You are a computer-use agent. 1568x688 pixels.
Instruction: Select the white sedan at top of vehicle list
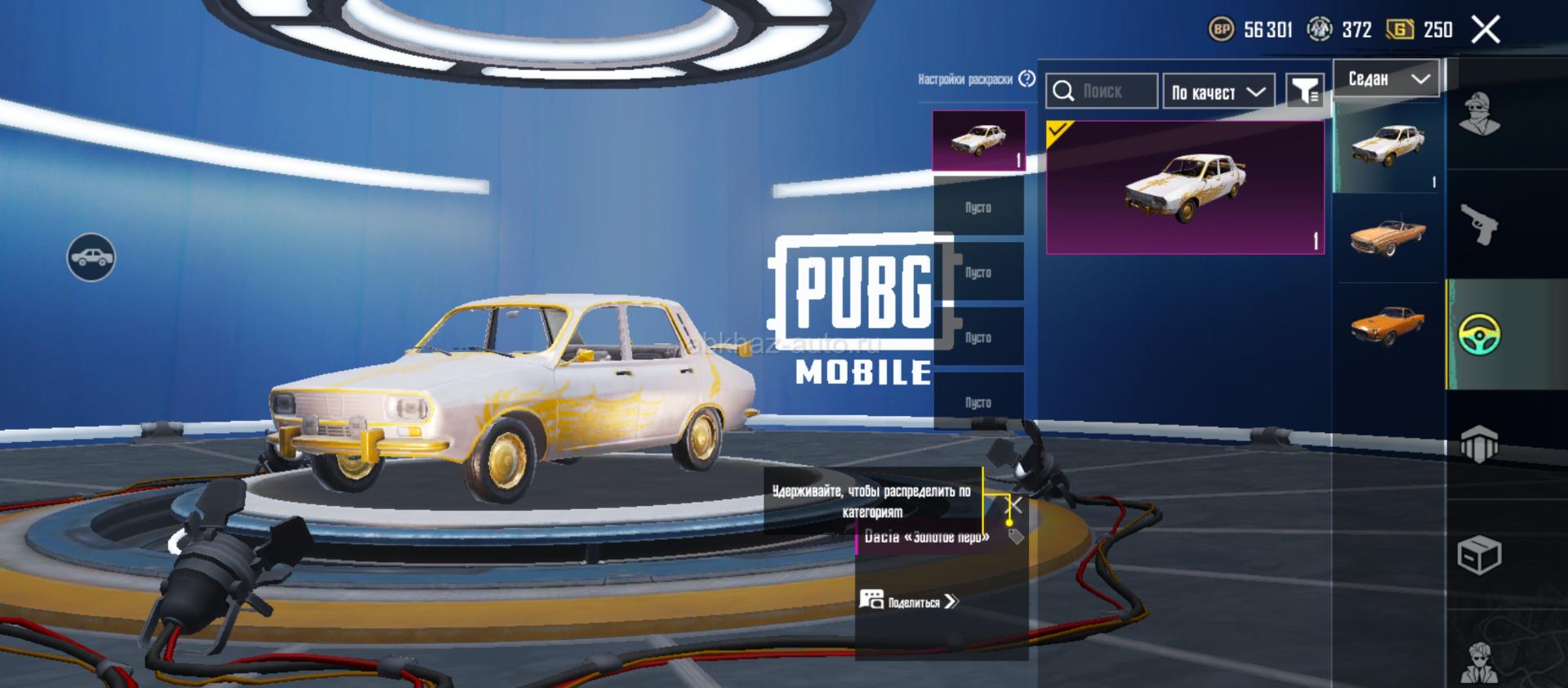1388,147
